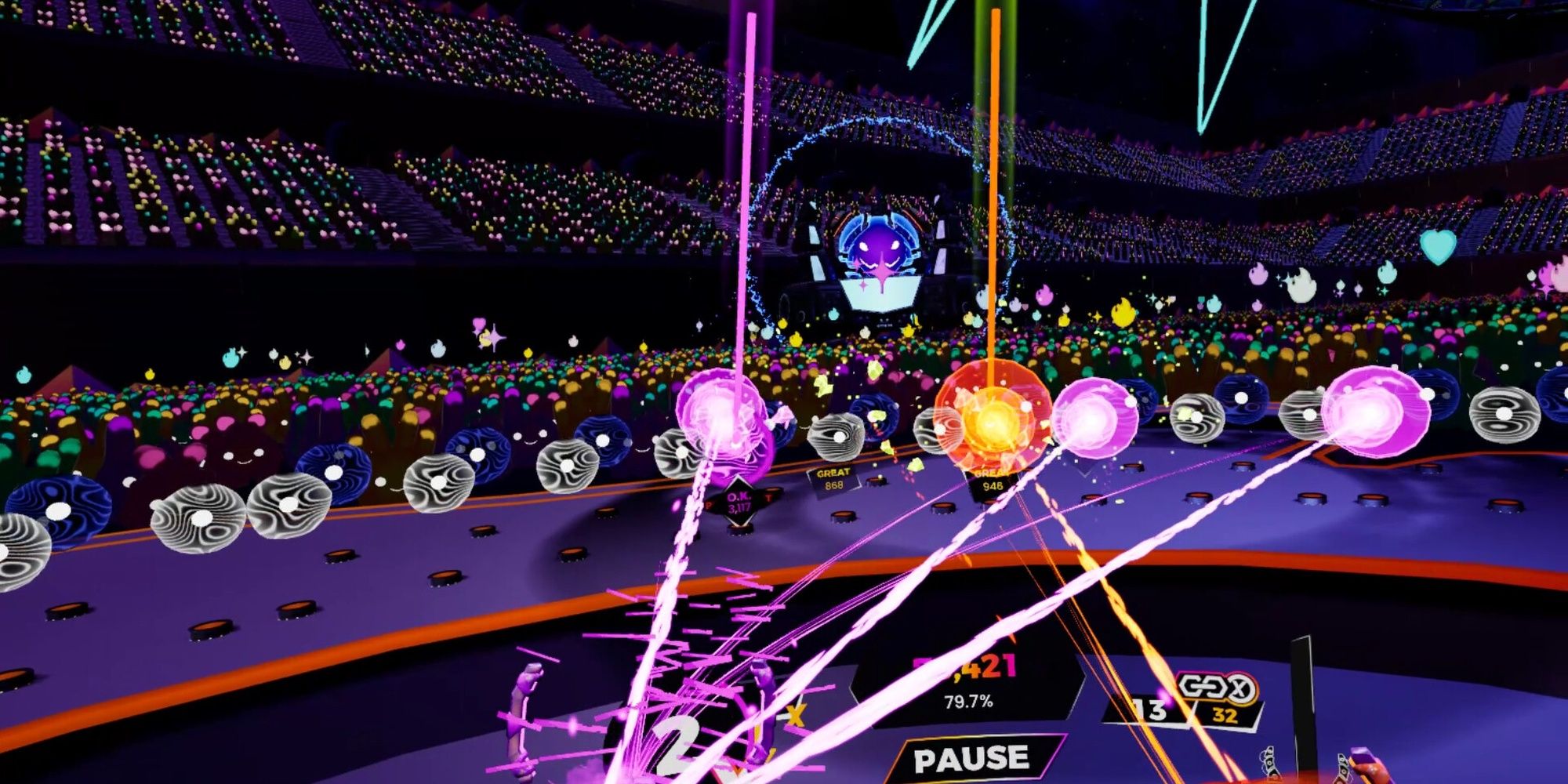This screenshot has height=784, width=1568.
Task: Select the chain-link combo icon
Action: click(1202, 686)
